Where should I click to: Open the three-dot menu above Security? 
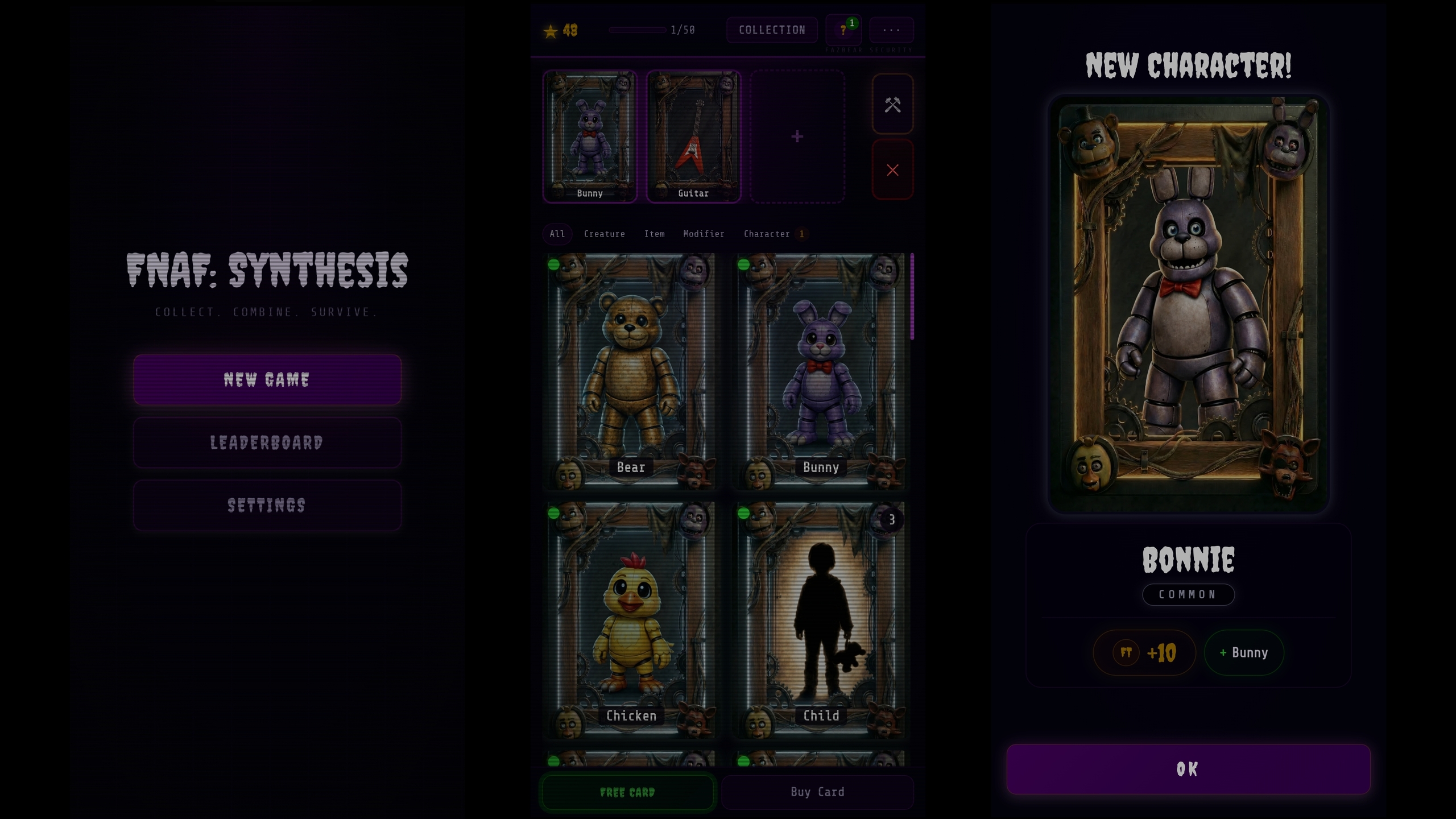point(891,30)
